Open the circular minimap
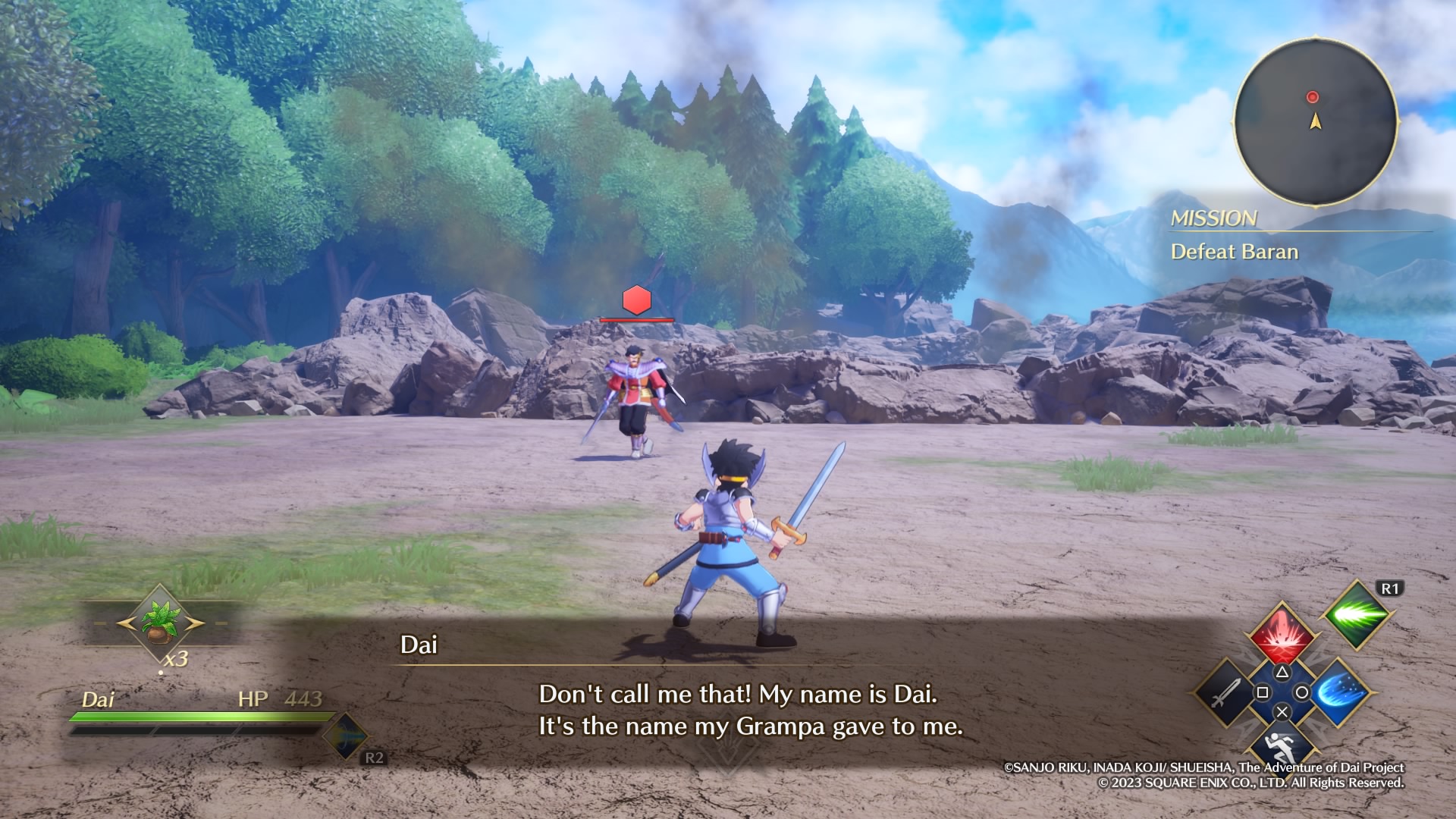1456x819 pixels. (x=1316, y=121)
